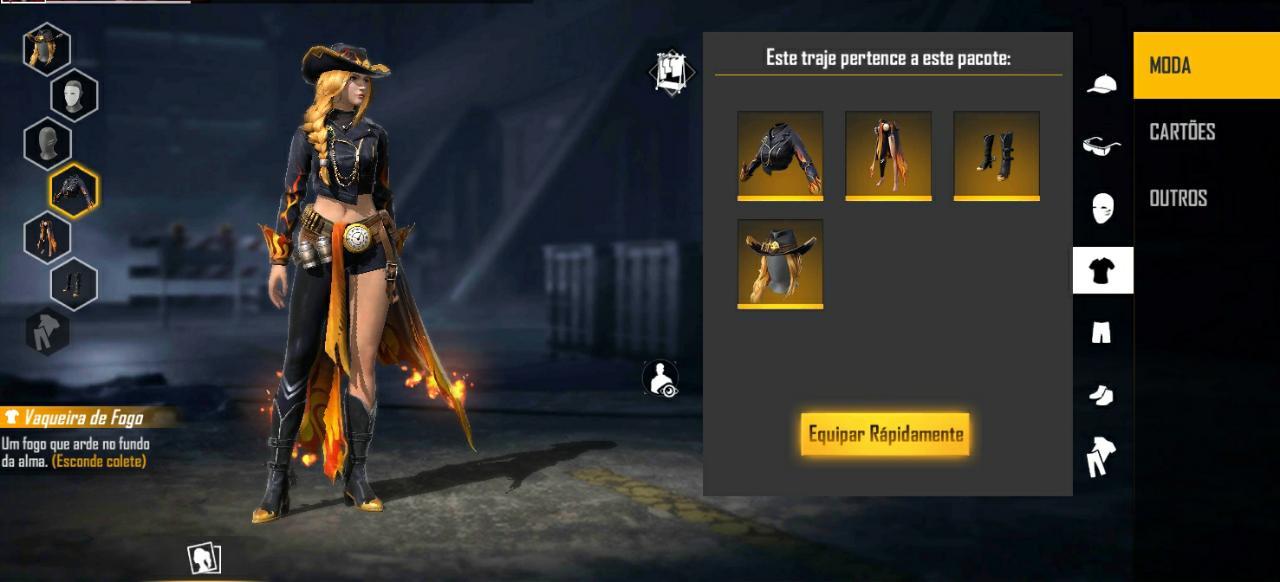Open the sunglasses category
Viewport: 1280px width, 582px height.
1102,146
